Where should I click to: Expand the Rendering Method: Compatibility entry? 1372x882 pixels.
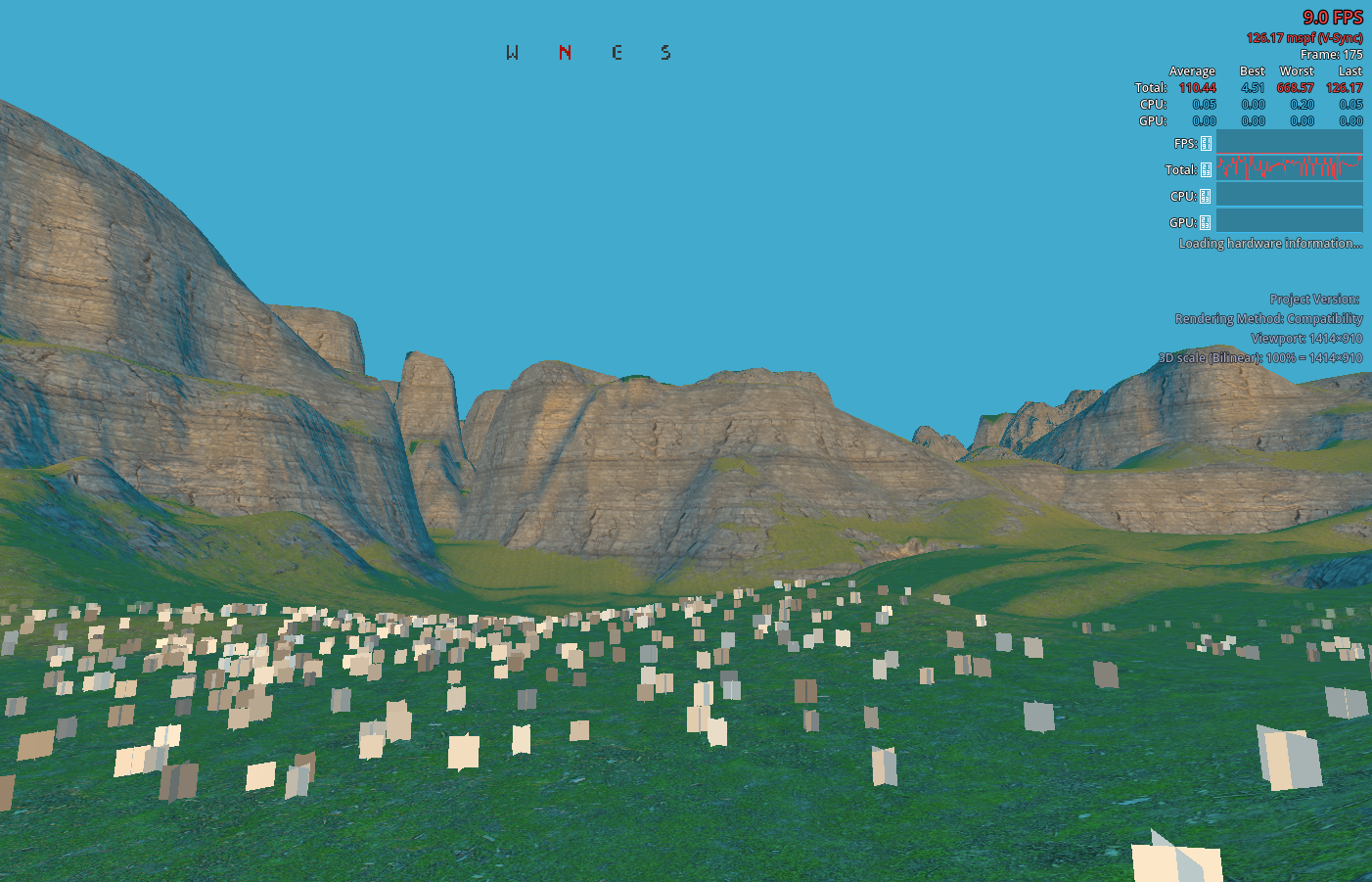(1269, 318)
